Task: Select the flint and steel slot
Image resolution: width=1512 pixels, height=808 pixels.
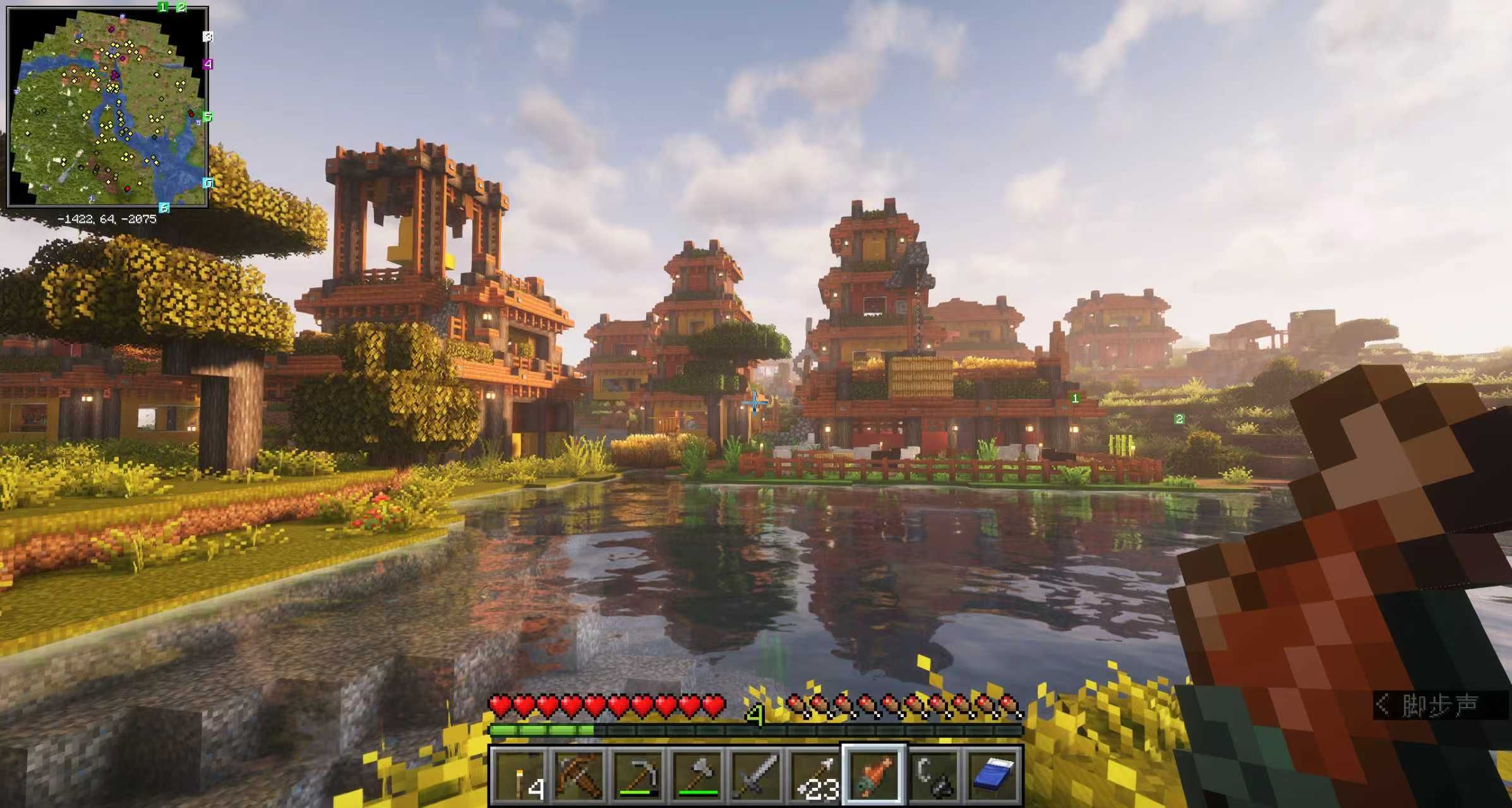Action: 934,775
